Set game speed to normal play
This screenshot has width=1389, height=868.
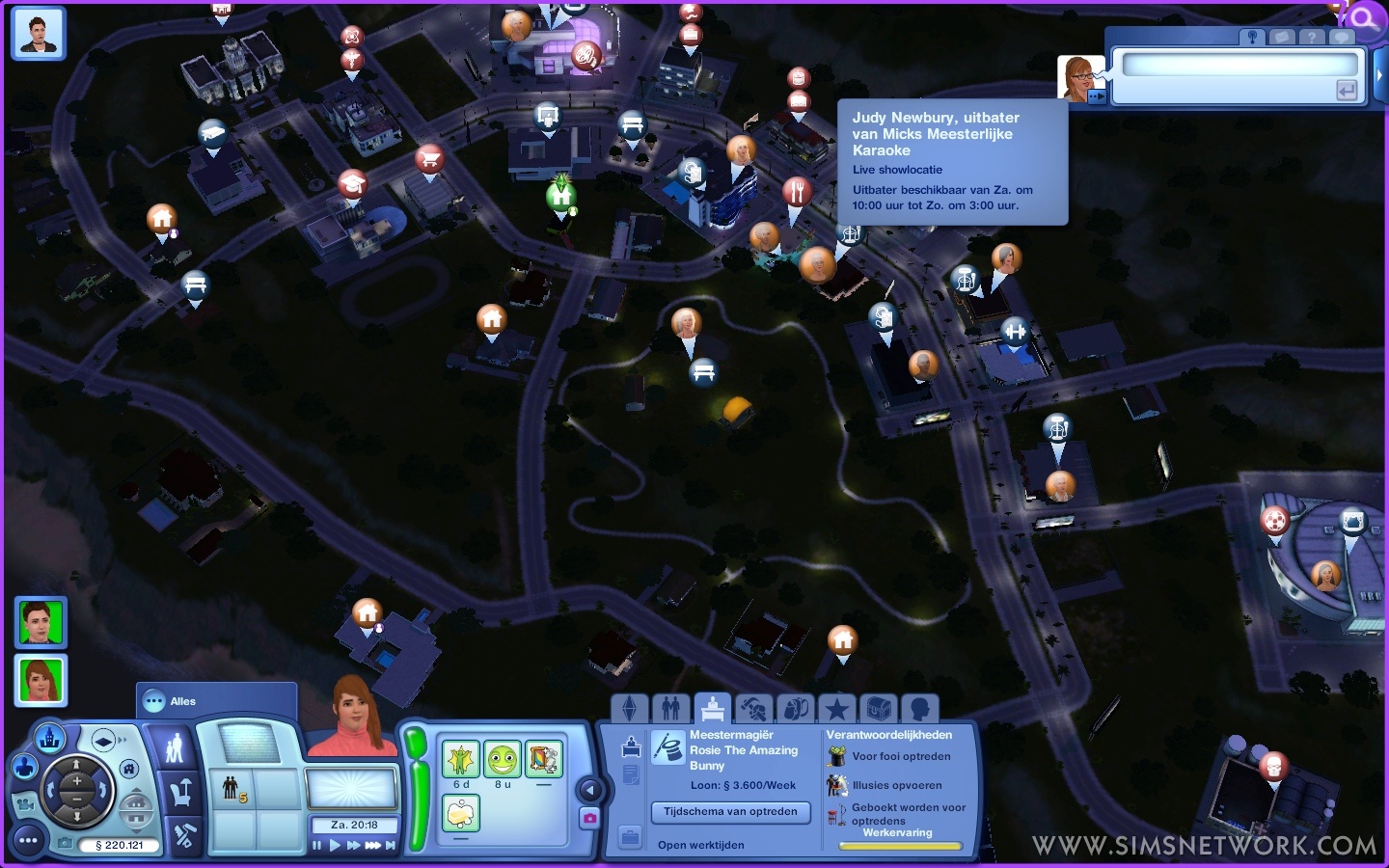coord(335,846)
